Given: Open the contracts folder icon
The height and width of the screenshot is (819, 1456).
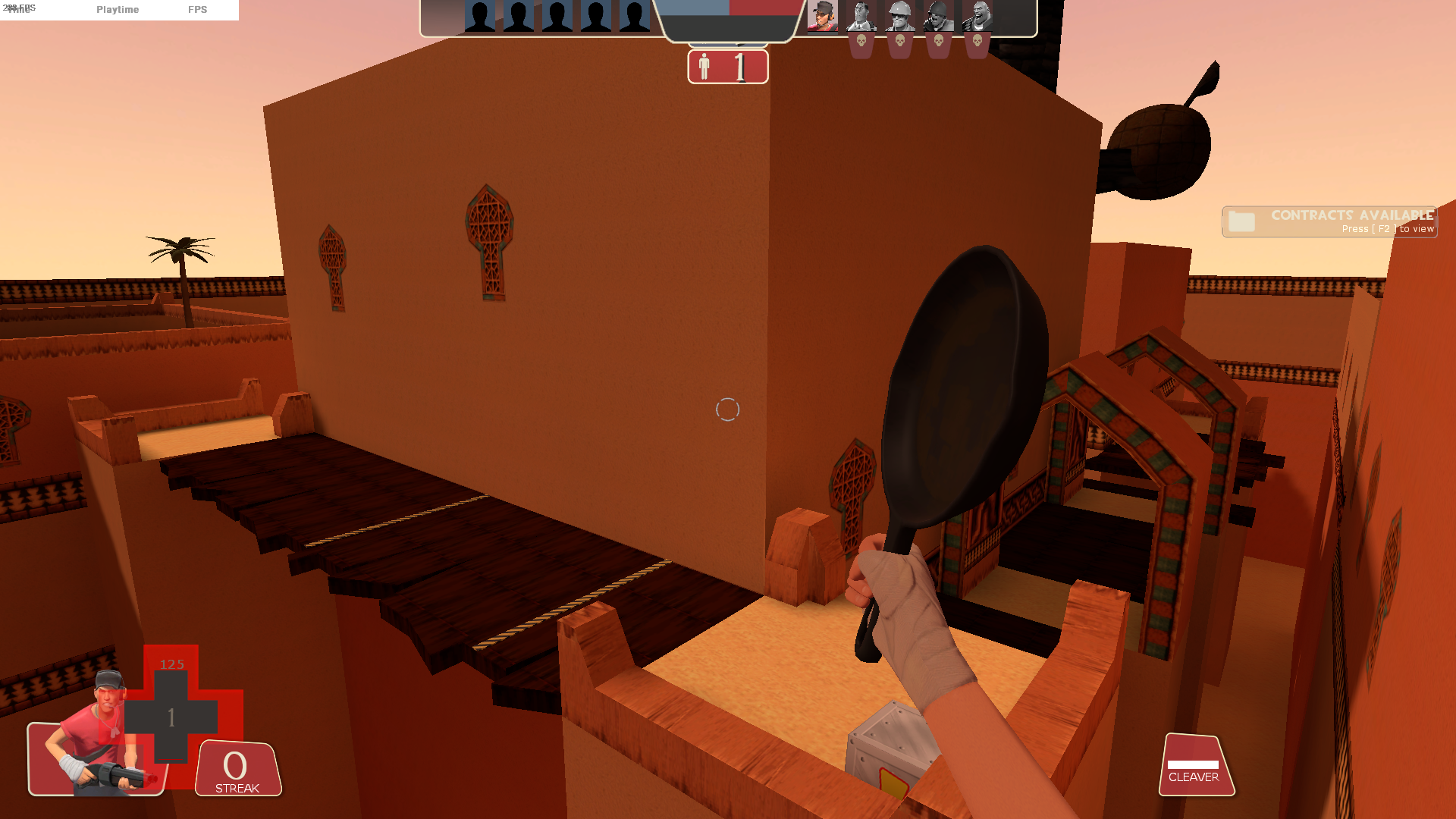Looking at the screenshot, I should coord(1241,221).
